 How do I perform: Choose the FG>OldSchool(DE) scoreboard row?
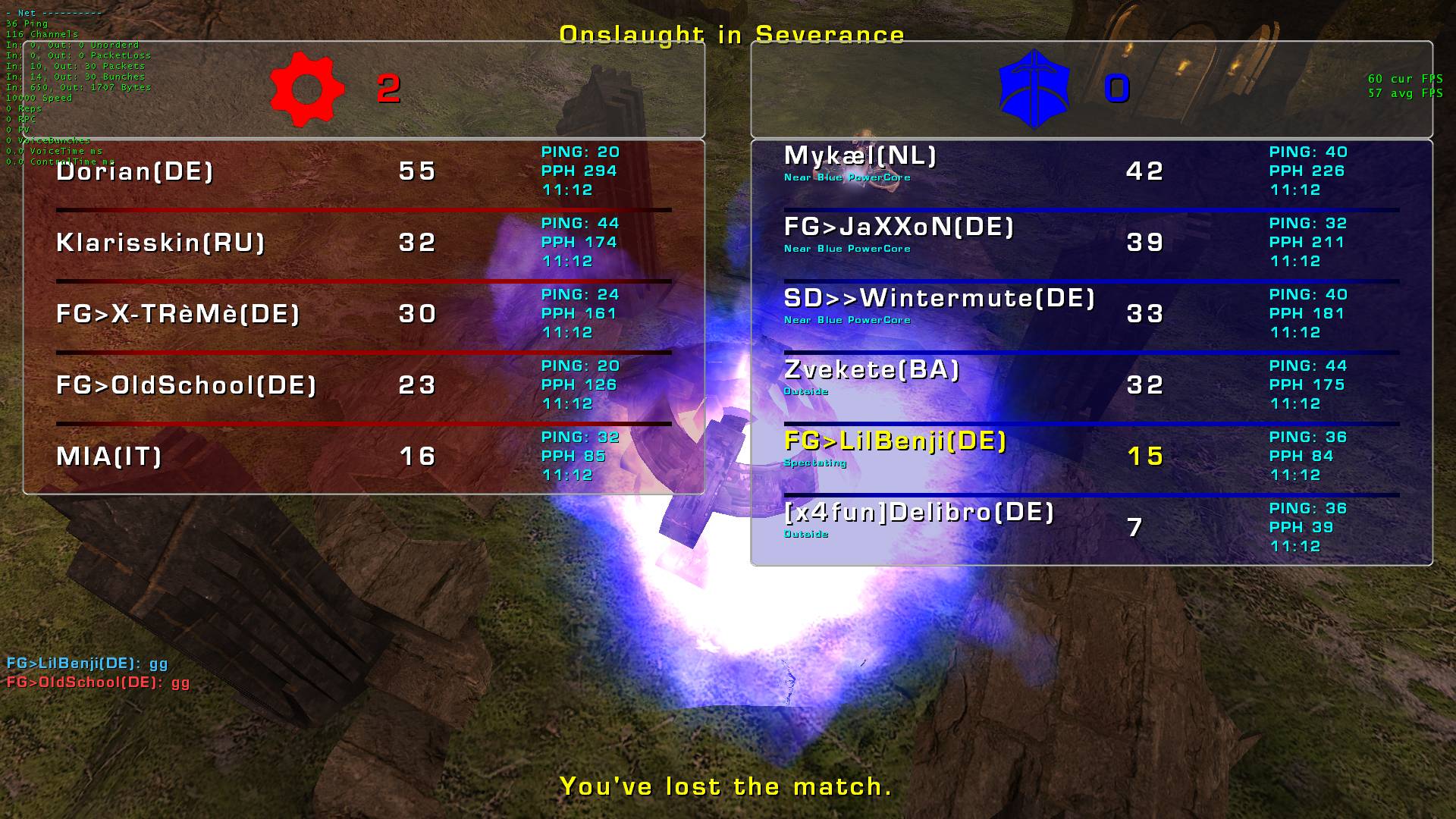point(186,385)
